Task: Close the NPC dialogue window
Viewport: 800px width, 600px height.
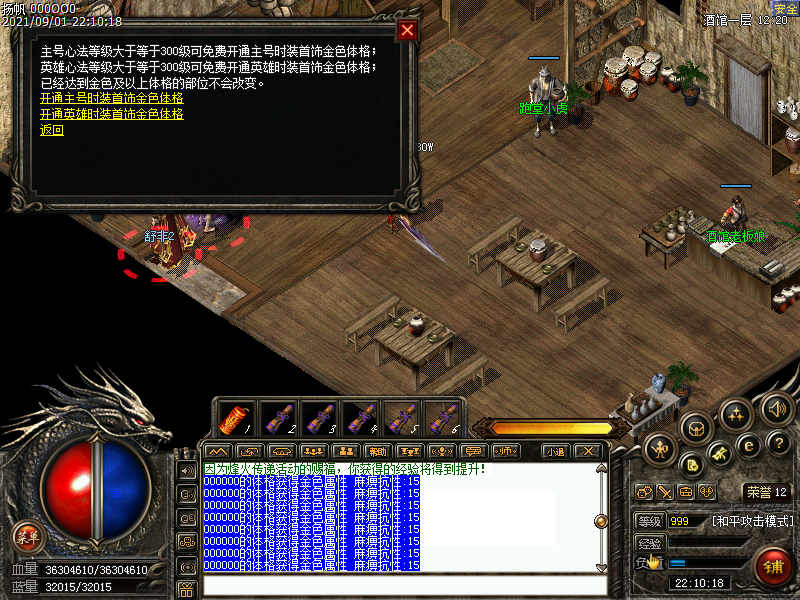Action: 407,30
